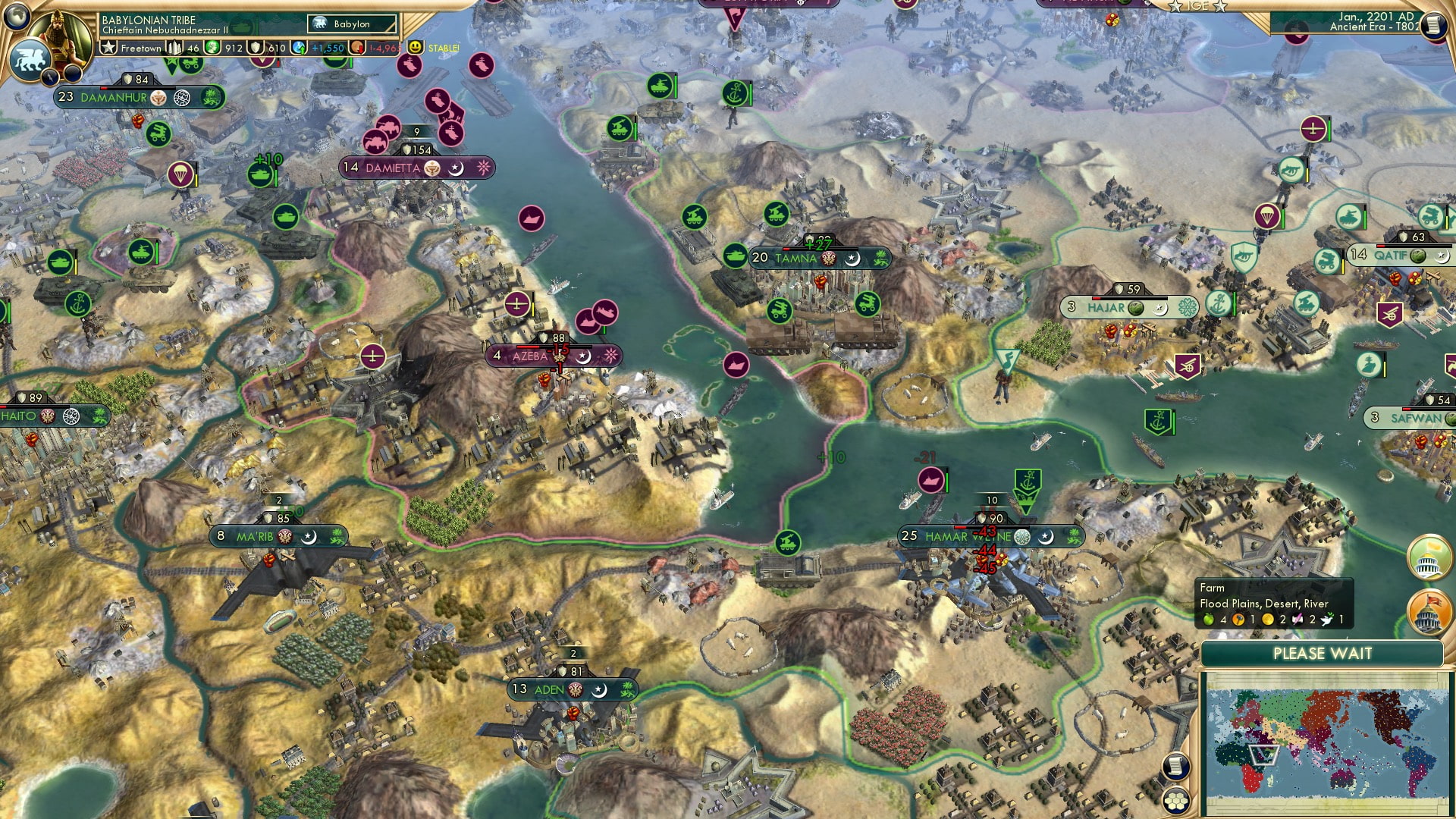Click the defense shield icon showing 610
The image size is (1456, 819).
click(256, 48)
